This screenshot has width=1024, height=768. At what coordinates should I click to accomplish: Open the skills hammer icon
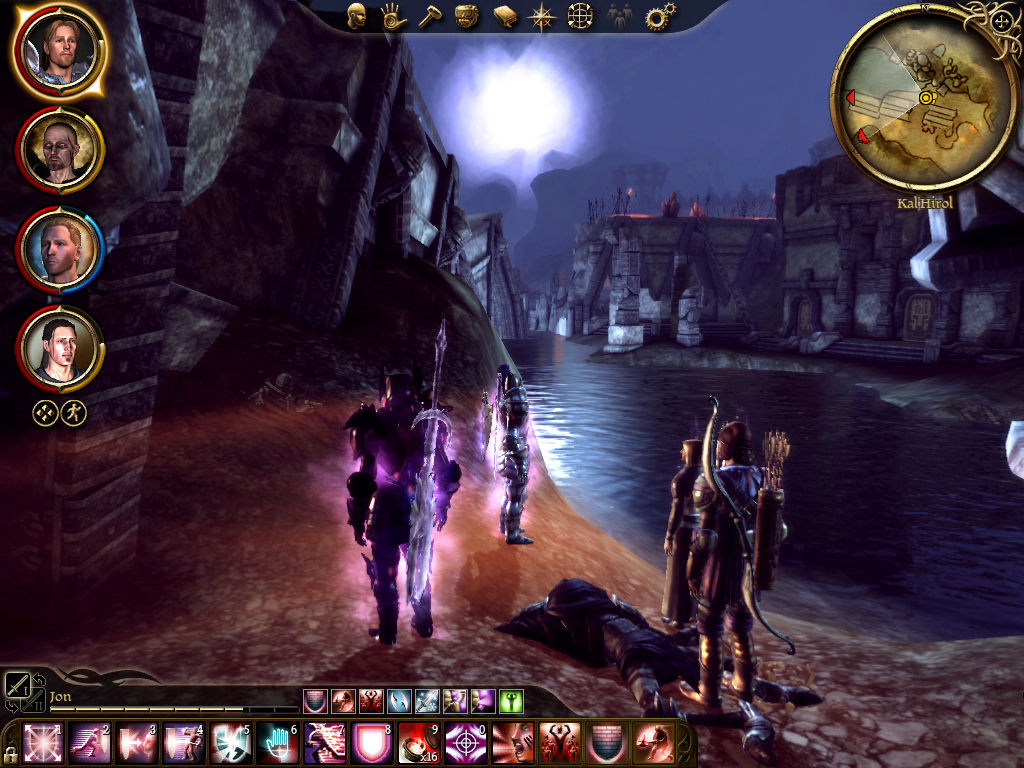pyautogui.click(x=429, y=16)
